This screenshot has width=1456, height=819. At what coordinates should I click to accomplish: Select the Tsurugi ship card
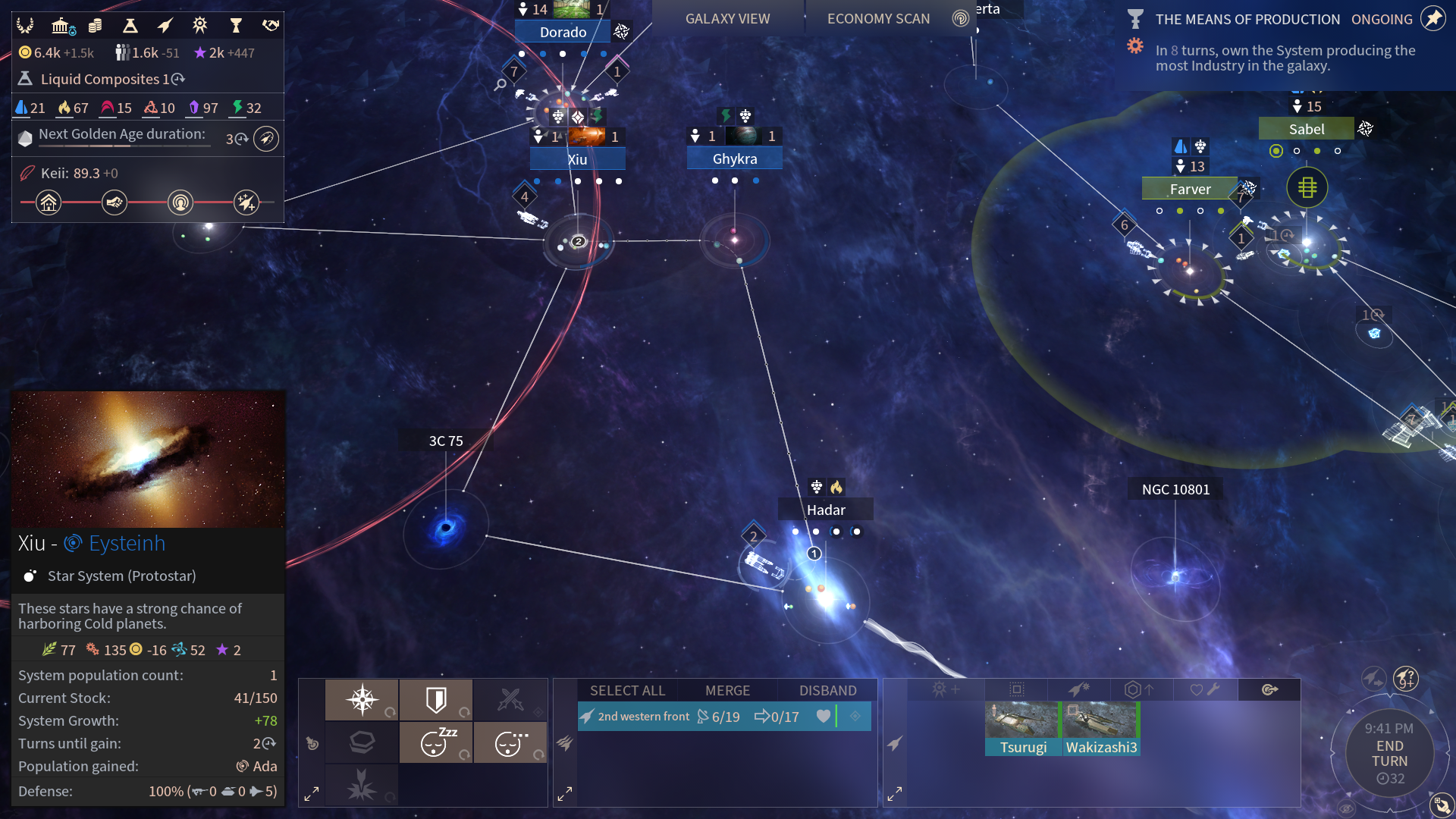tap(1022, 728)
